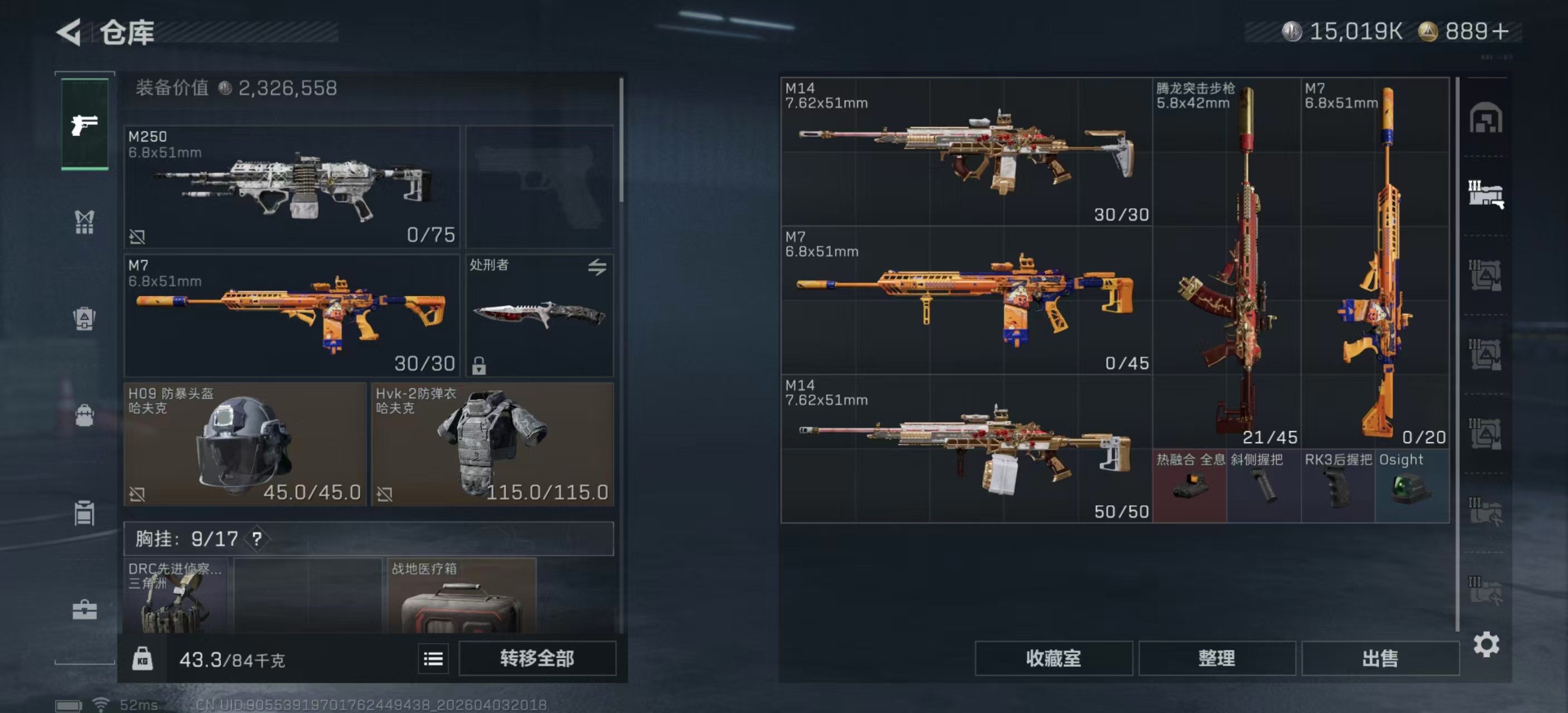The width and height of the screenshot is (1568, 713).
Task: Select the 处刑者 melee knife slot
Action: (540, 315)
